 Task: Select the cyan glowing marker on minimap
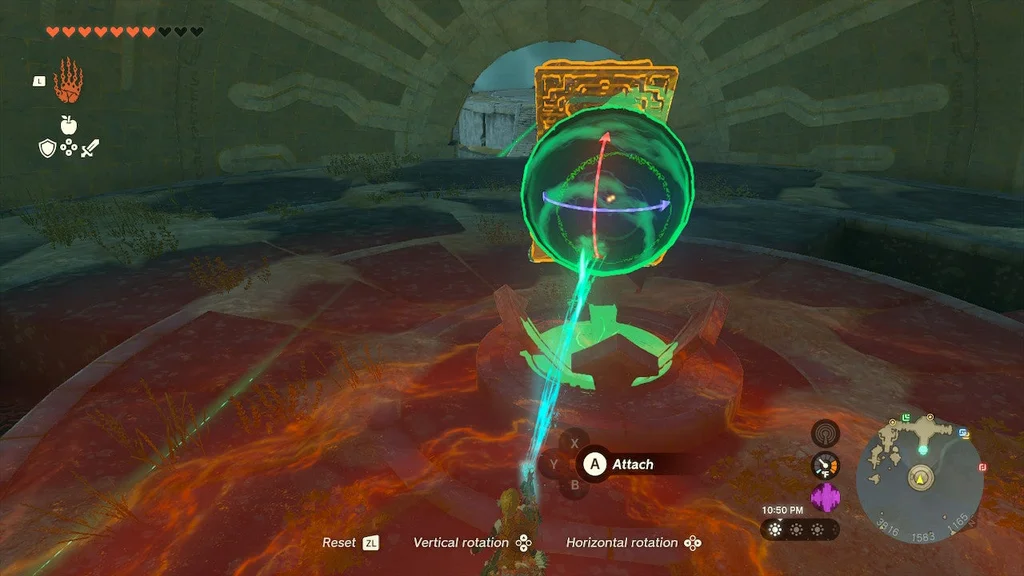pyautogui.click(x=922, y=451)
